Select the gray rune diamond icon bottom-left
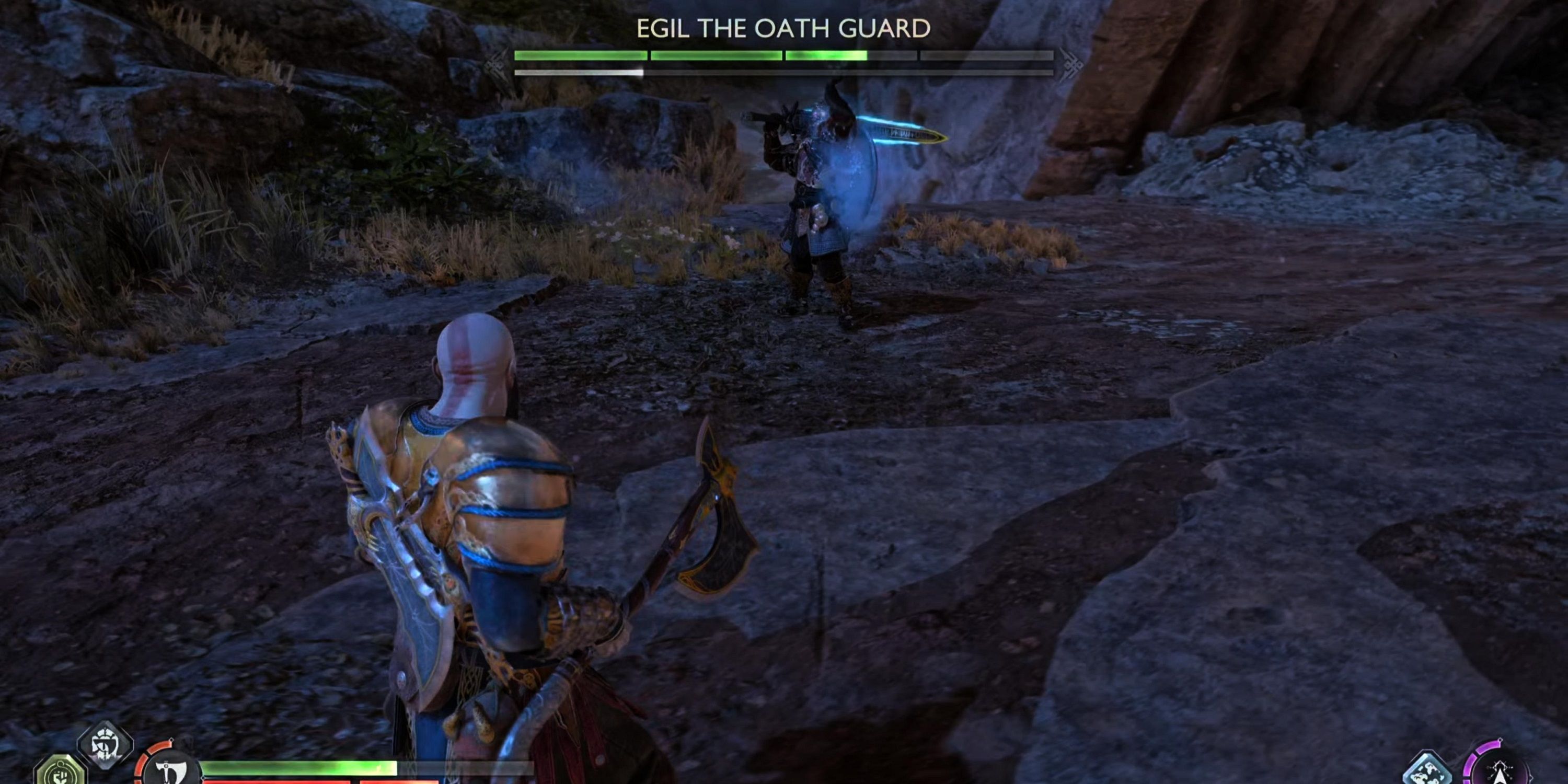 pos(105,748)
